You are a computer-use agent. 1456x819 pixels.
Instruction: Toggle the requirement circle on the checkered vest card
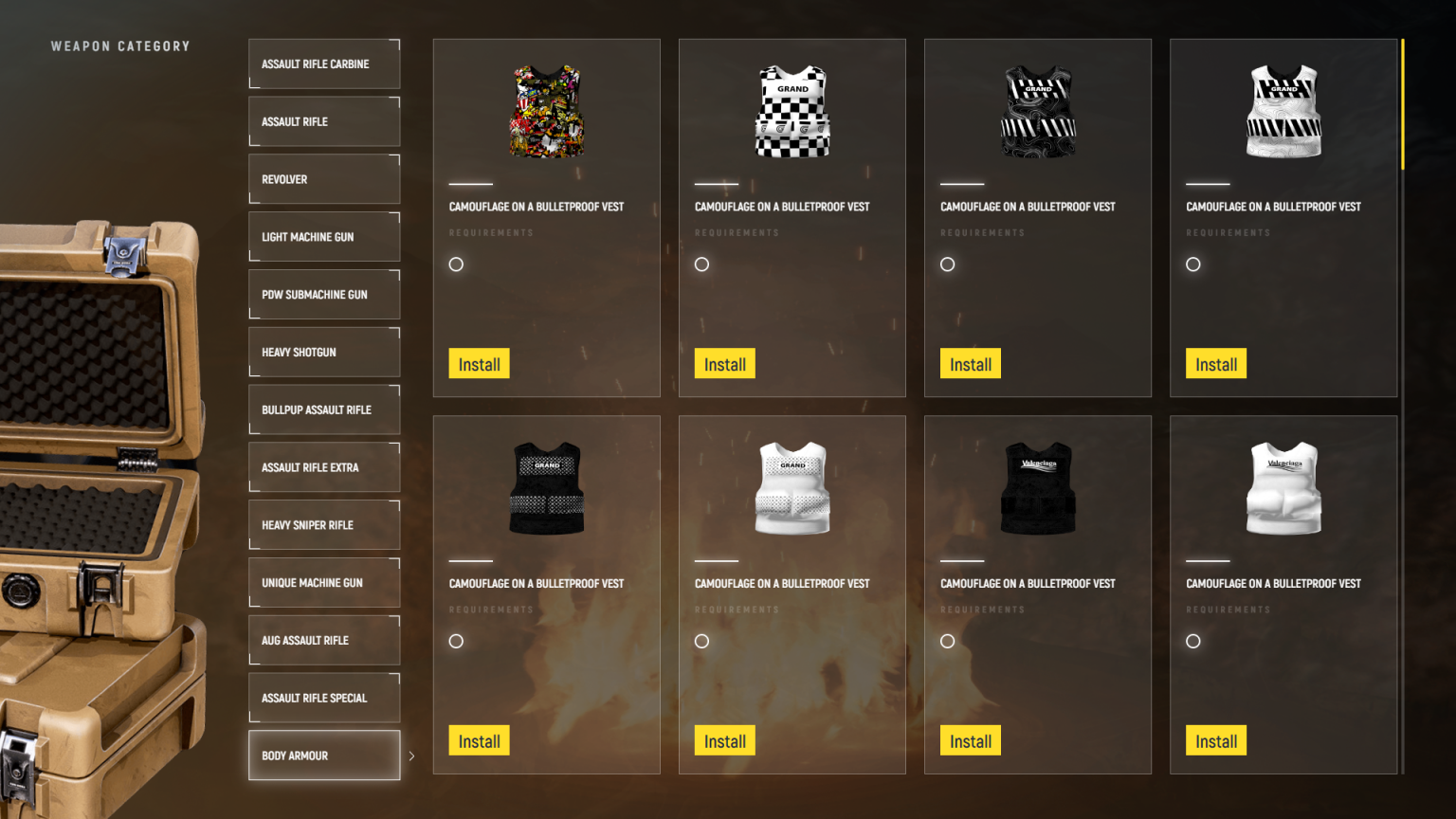pyautogui.click(x=701, y=264)
